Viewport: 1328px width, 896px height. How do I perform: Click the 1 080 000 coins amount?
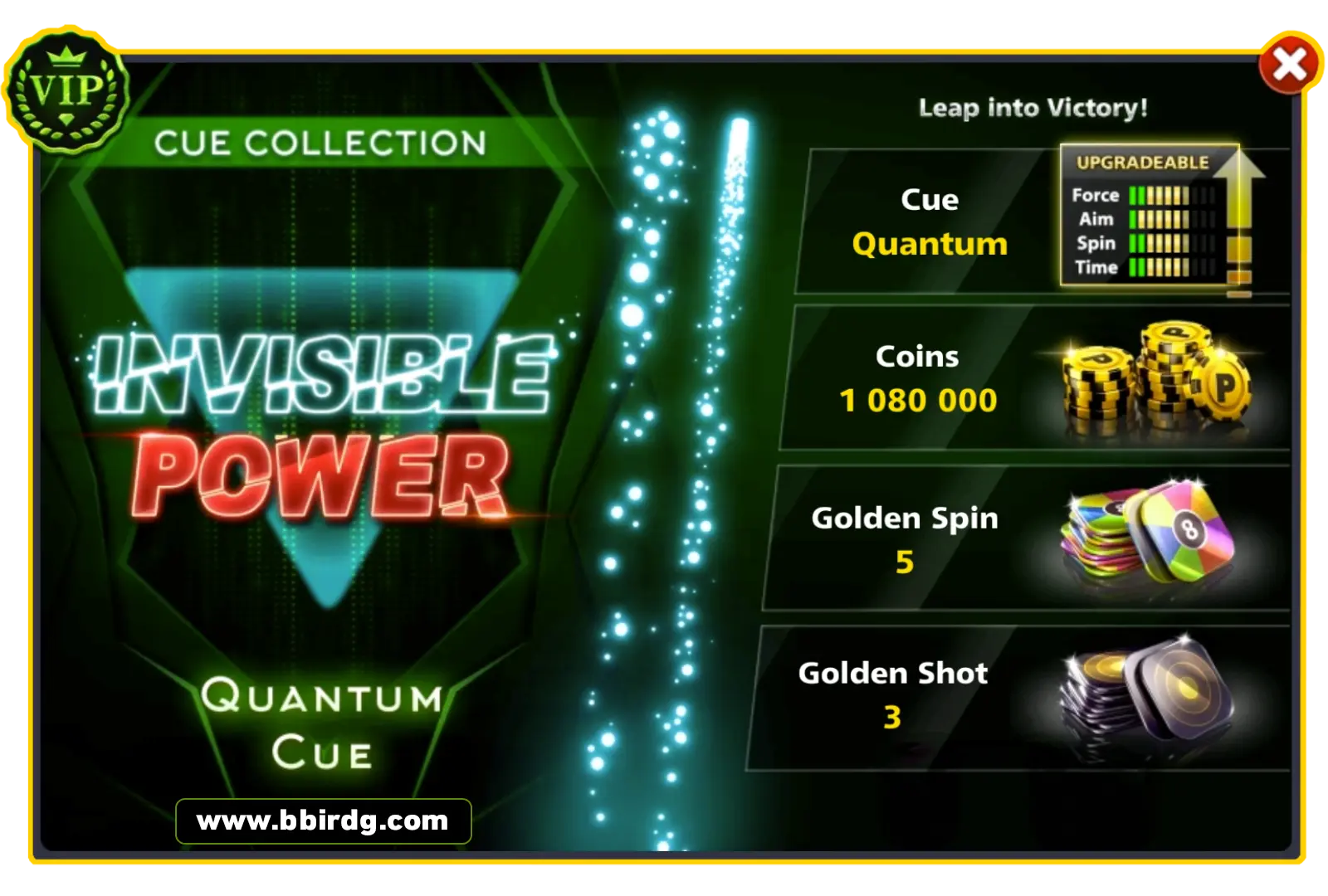click(917, 400)
